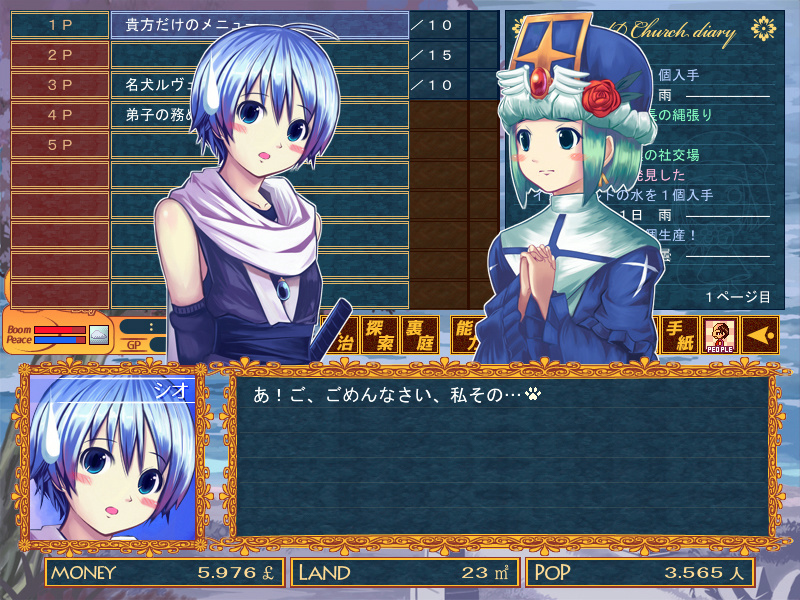Turn the diary page at 1ページ目

(737, 297)
